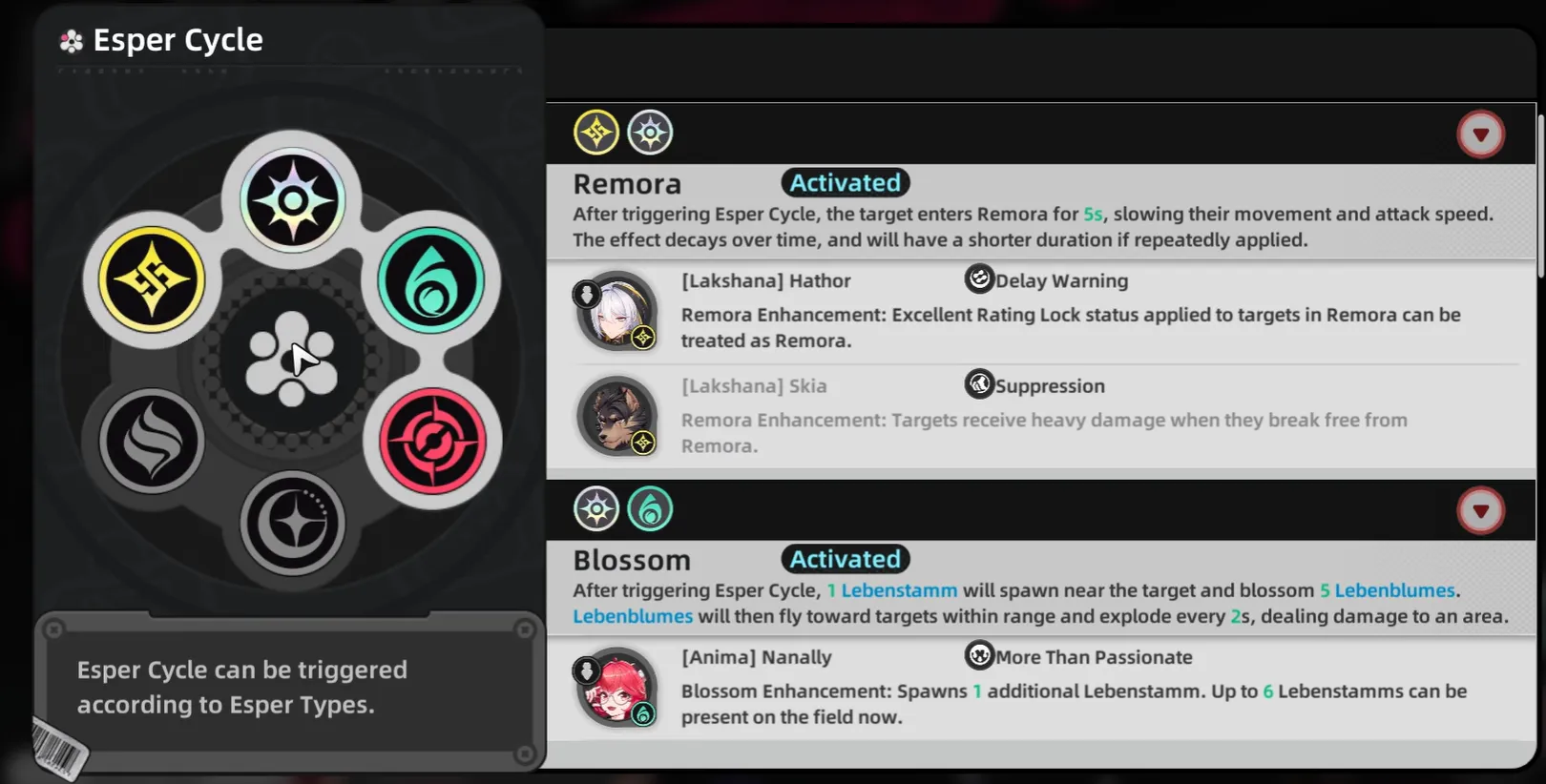
Task: Click the flower emblem at the wheel center
Action: pos(291,360)
